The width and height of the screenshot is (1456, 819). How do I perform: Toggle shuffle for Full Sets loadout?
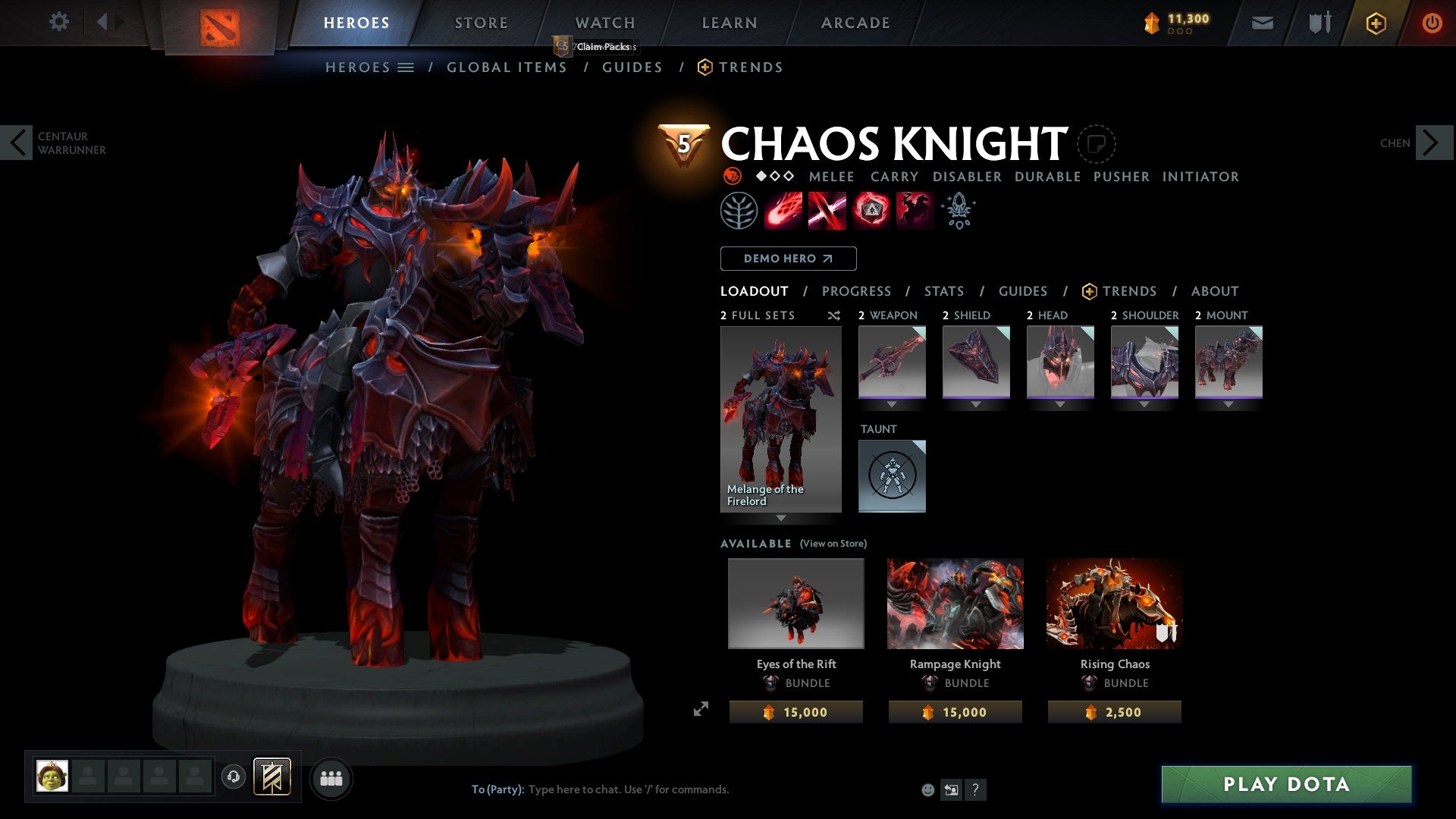click(x=834, y=315)
